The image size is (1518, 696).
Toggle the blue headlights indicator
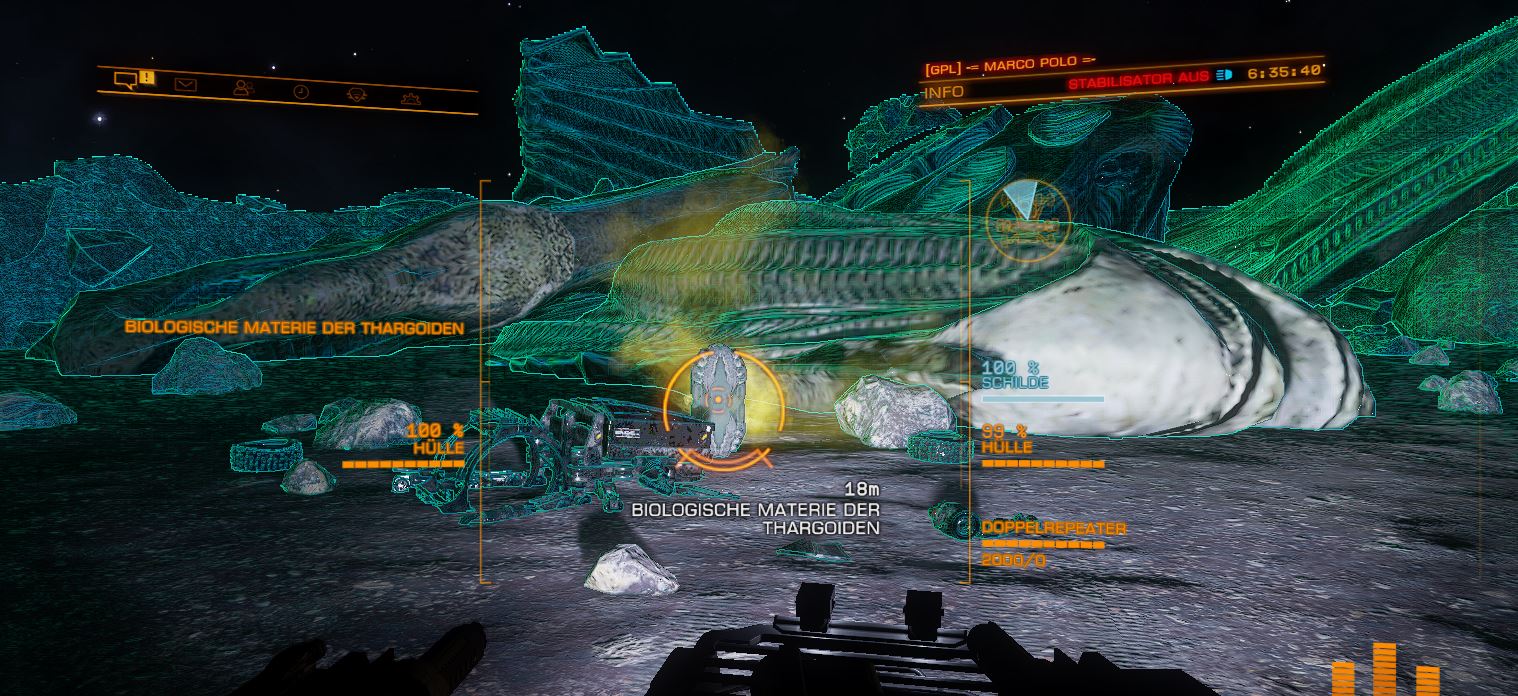[1225, 75]
